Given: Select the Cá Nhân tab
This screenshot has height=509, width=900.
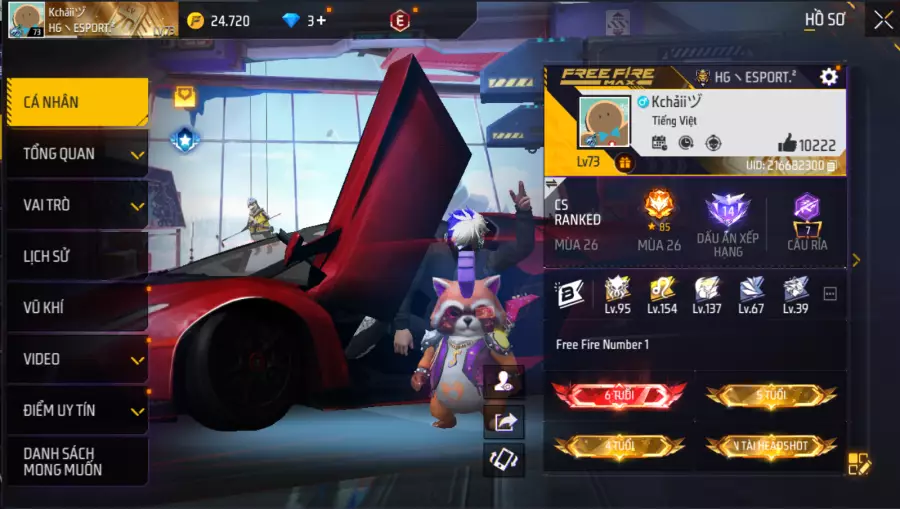Looking at the screenshot, I should [76, 102].
